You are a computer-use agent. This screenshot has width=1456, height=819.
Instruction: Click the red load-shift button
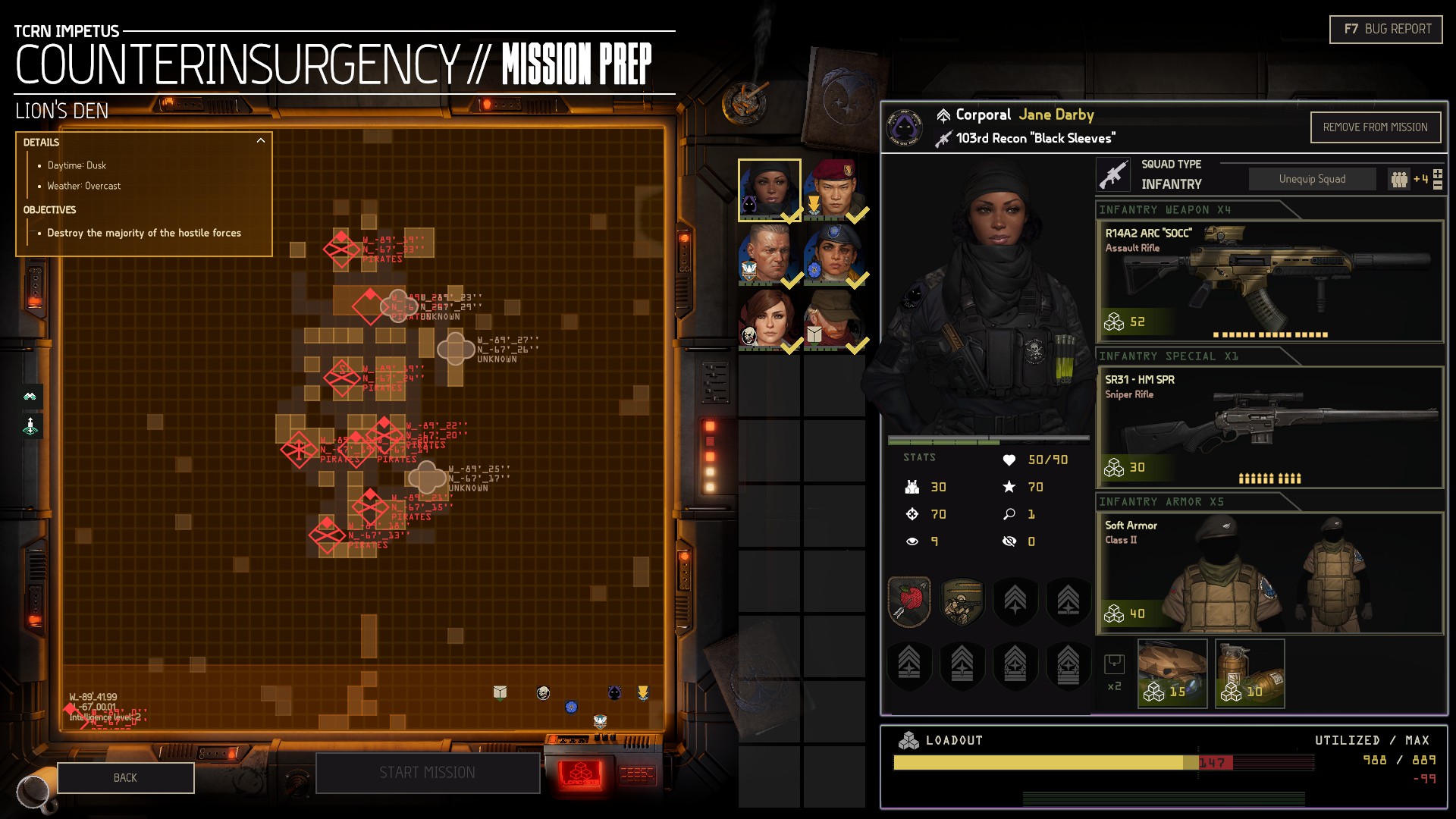tap(580, 774)
